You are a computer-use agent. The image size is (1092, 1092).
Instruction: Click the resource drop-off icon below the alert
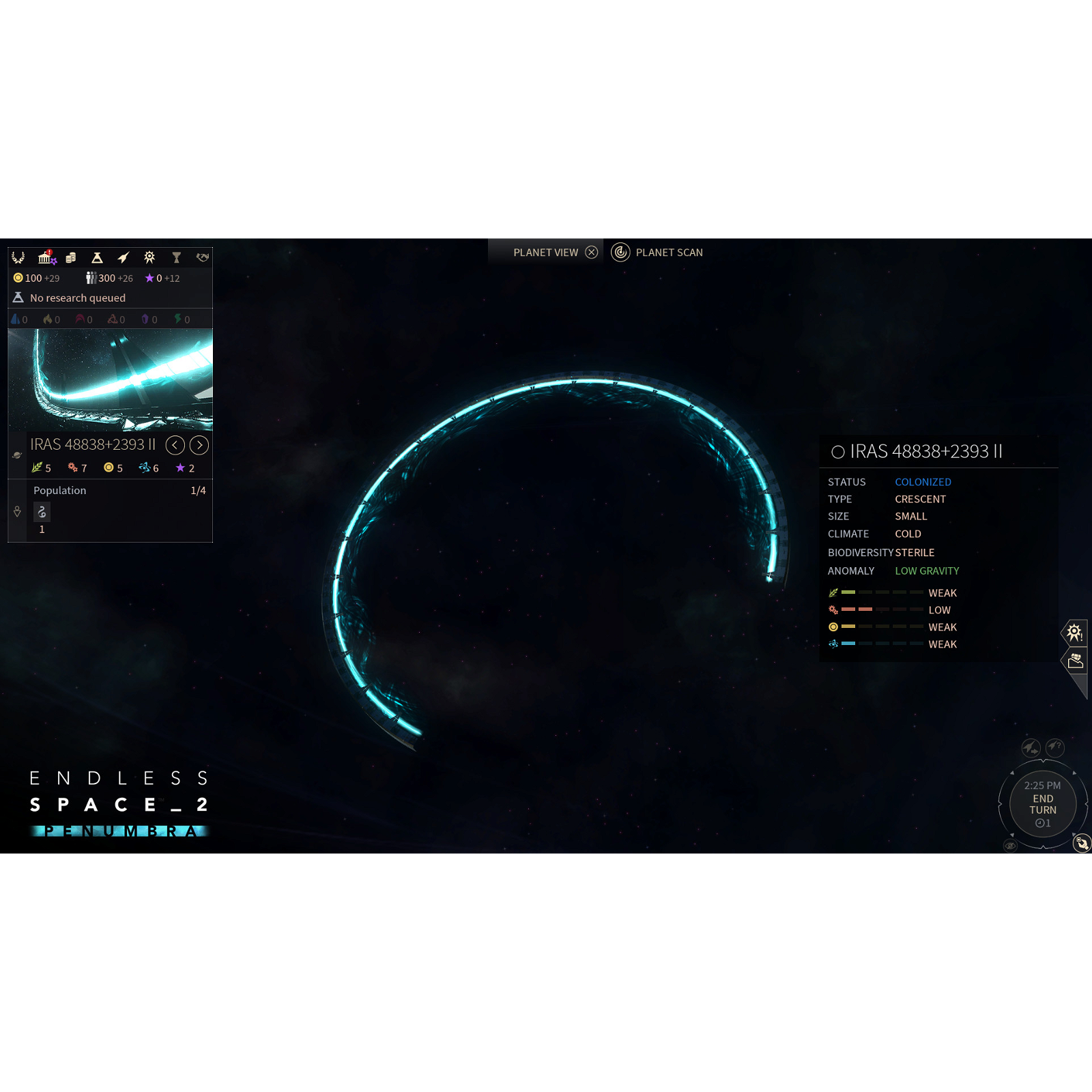1076,662
